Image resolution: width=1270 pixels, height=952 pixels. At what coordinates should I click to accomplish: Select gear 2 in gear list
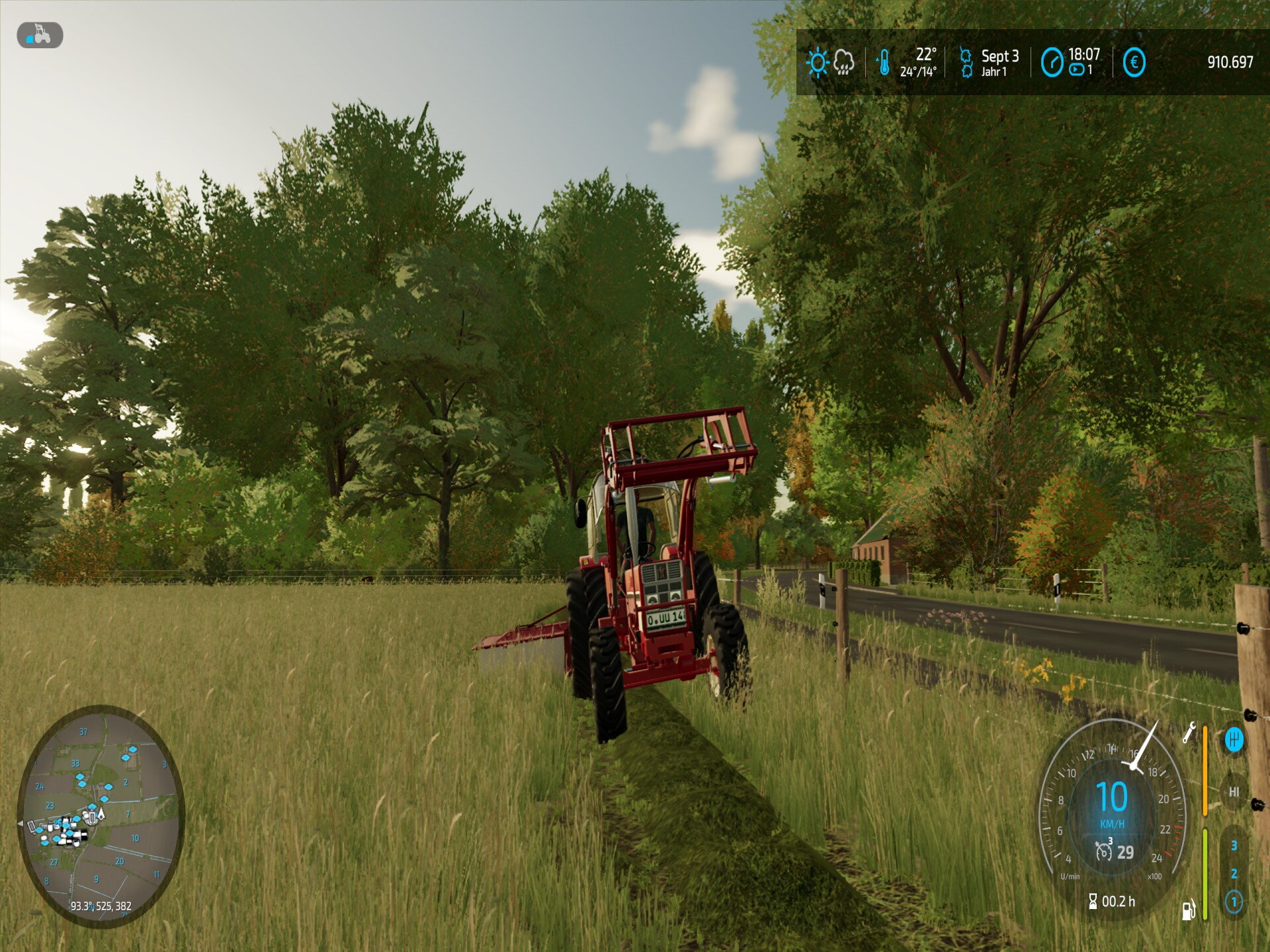tap(1234, 873)
